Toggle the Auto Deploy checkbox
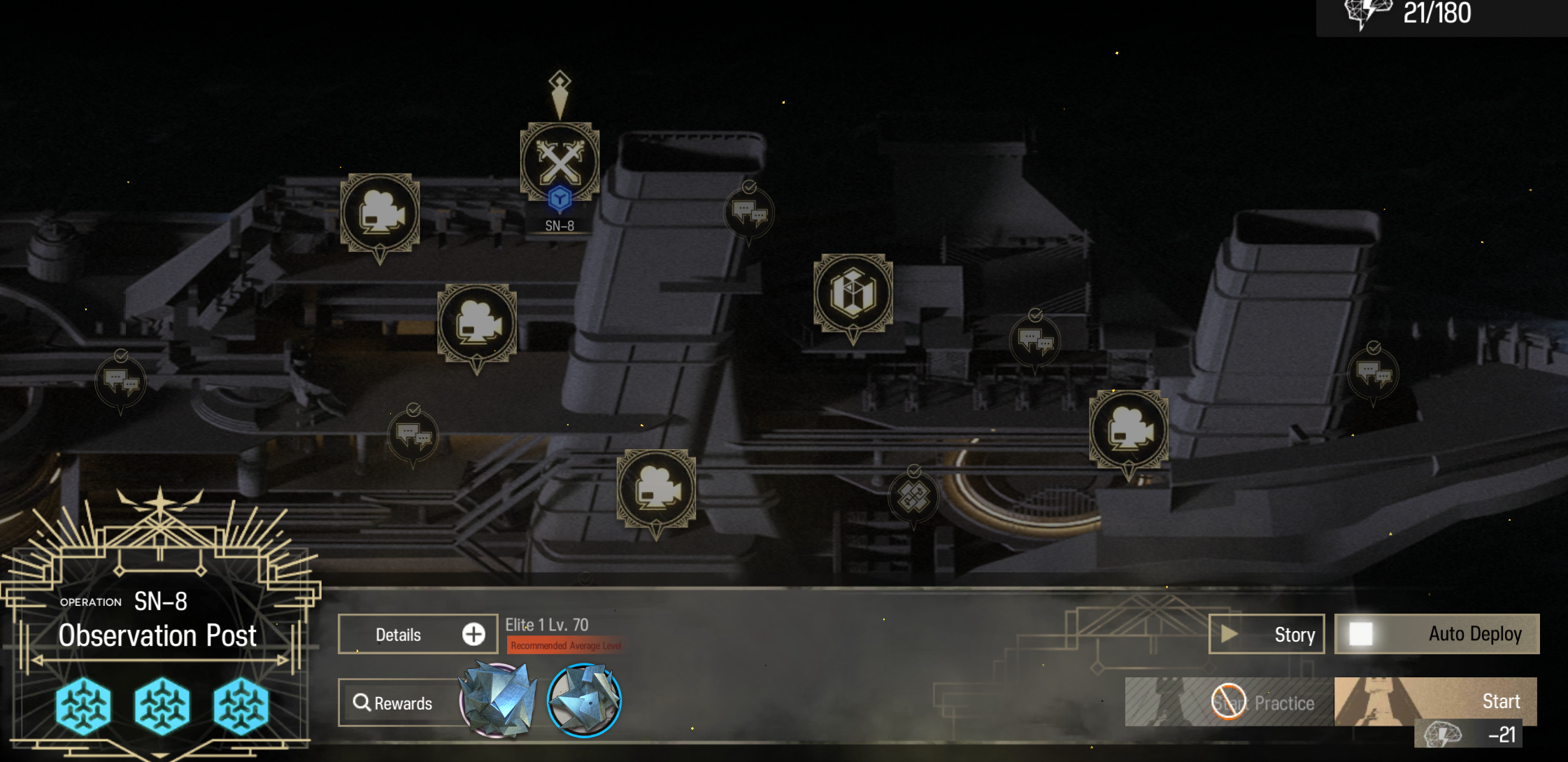The height and width of the screenshot is (762, 1568). [1361, 634]
